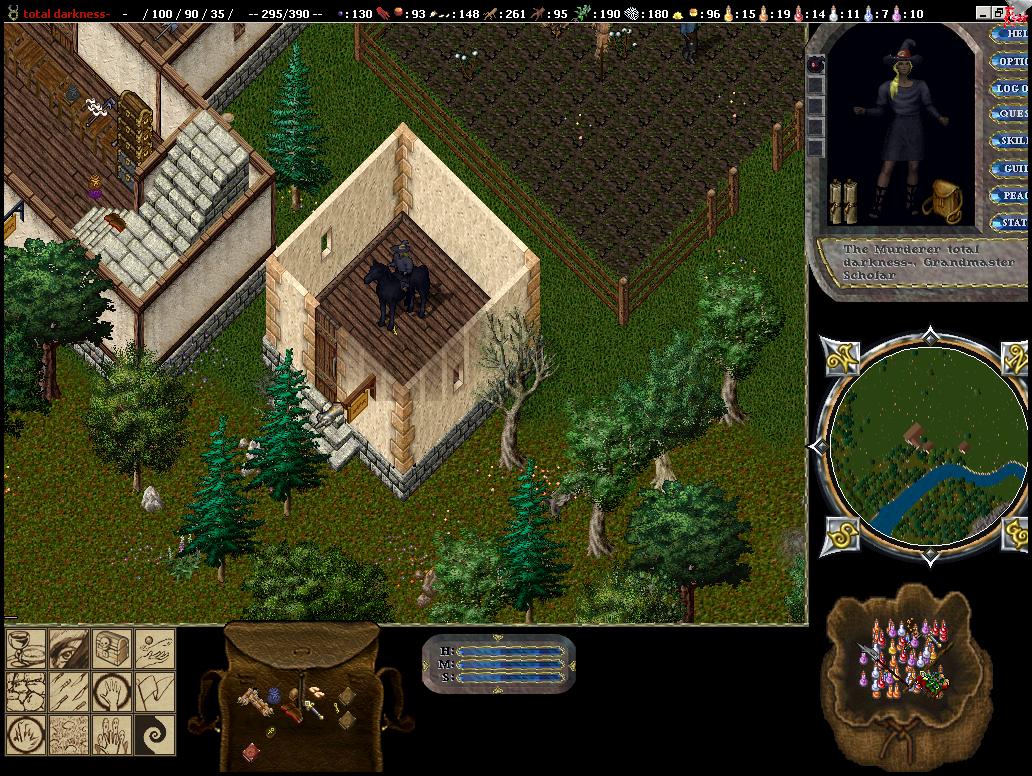Open the Help menu on paperdoll
This screenshot has height=776, width=1032.
(1012, 34)
